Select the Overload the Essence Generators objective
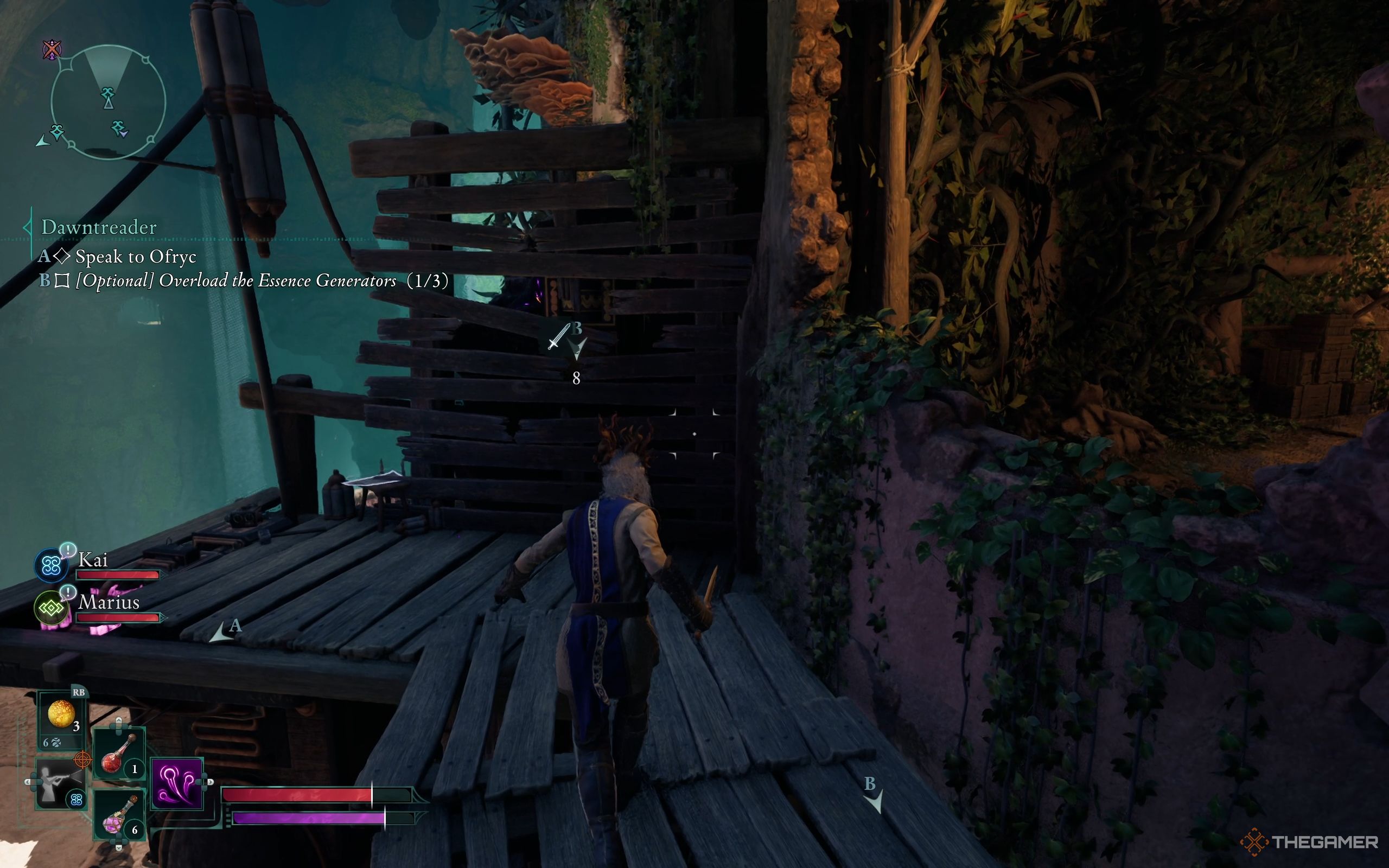The image size is (1389, 868). pyautogui.click(x=261, y=280)
